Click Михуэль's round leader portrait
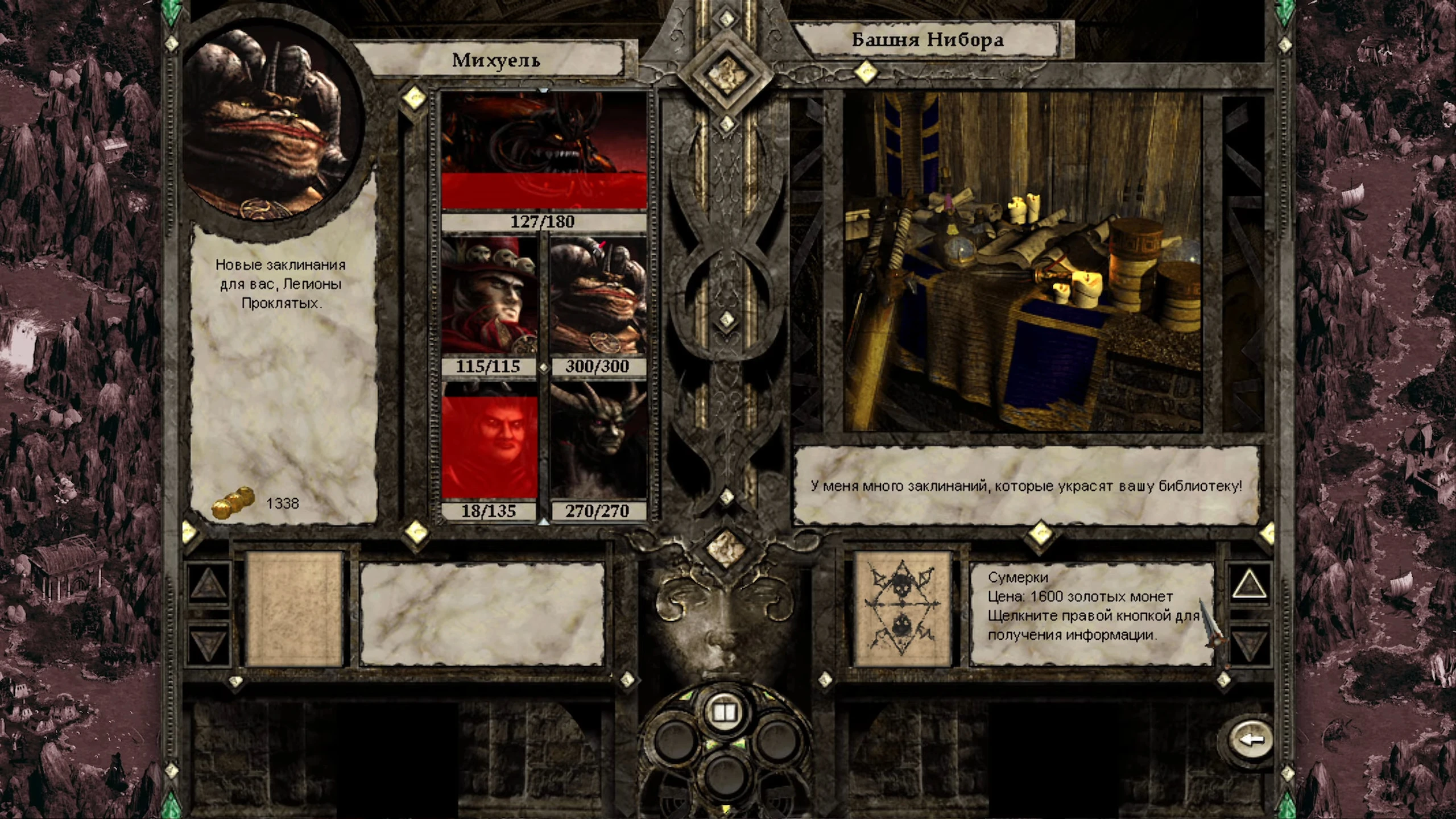 [273, 125]
